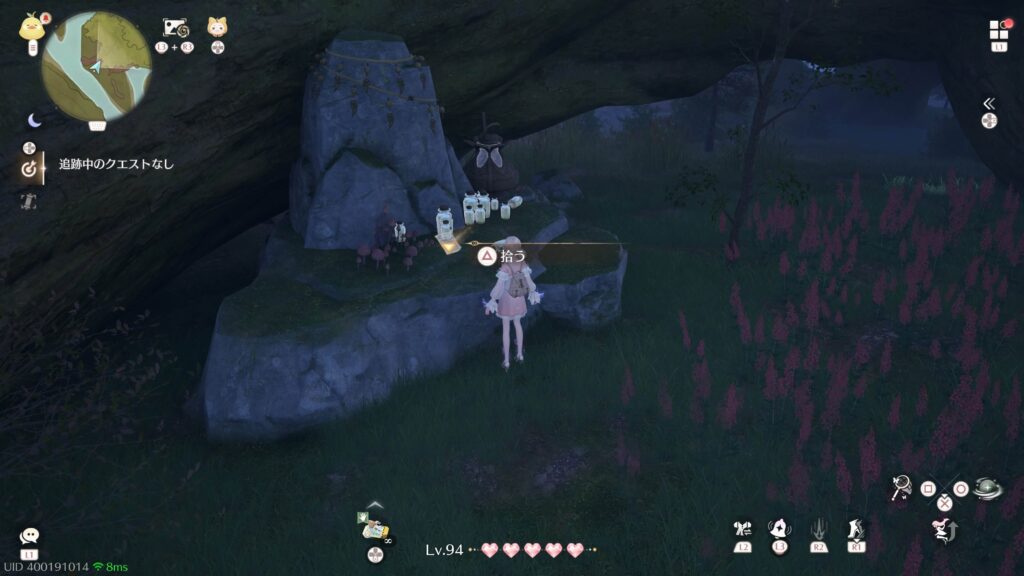Click the grey icon below quest tracker

pyautogui.click(x=29, y=201)
